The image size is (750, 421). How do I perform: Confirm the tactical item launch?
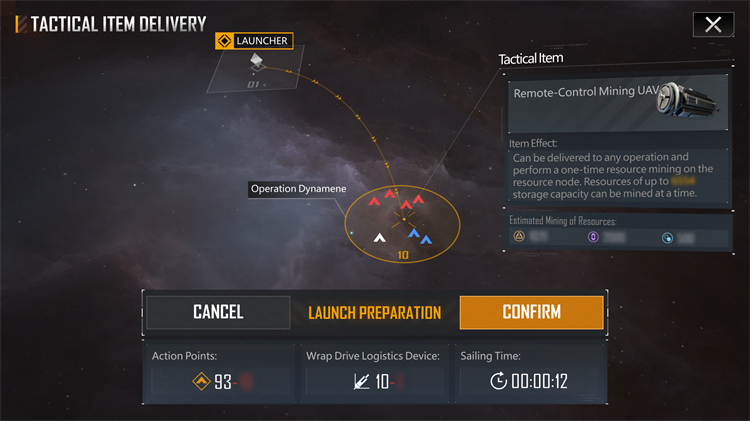tap(531, 312)
